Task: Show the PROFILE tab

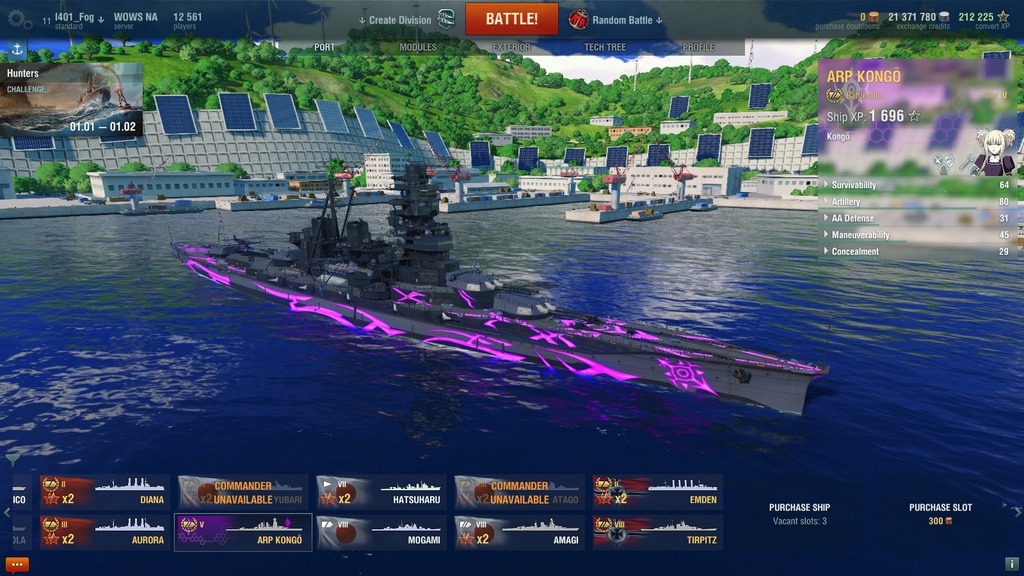Action: (698, 47)
